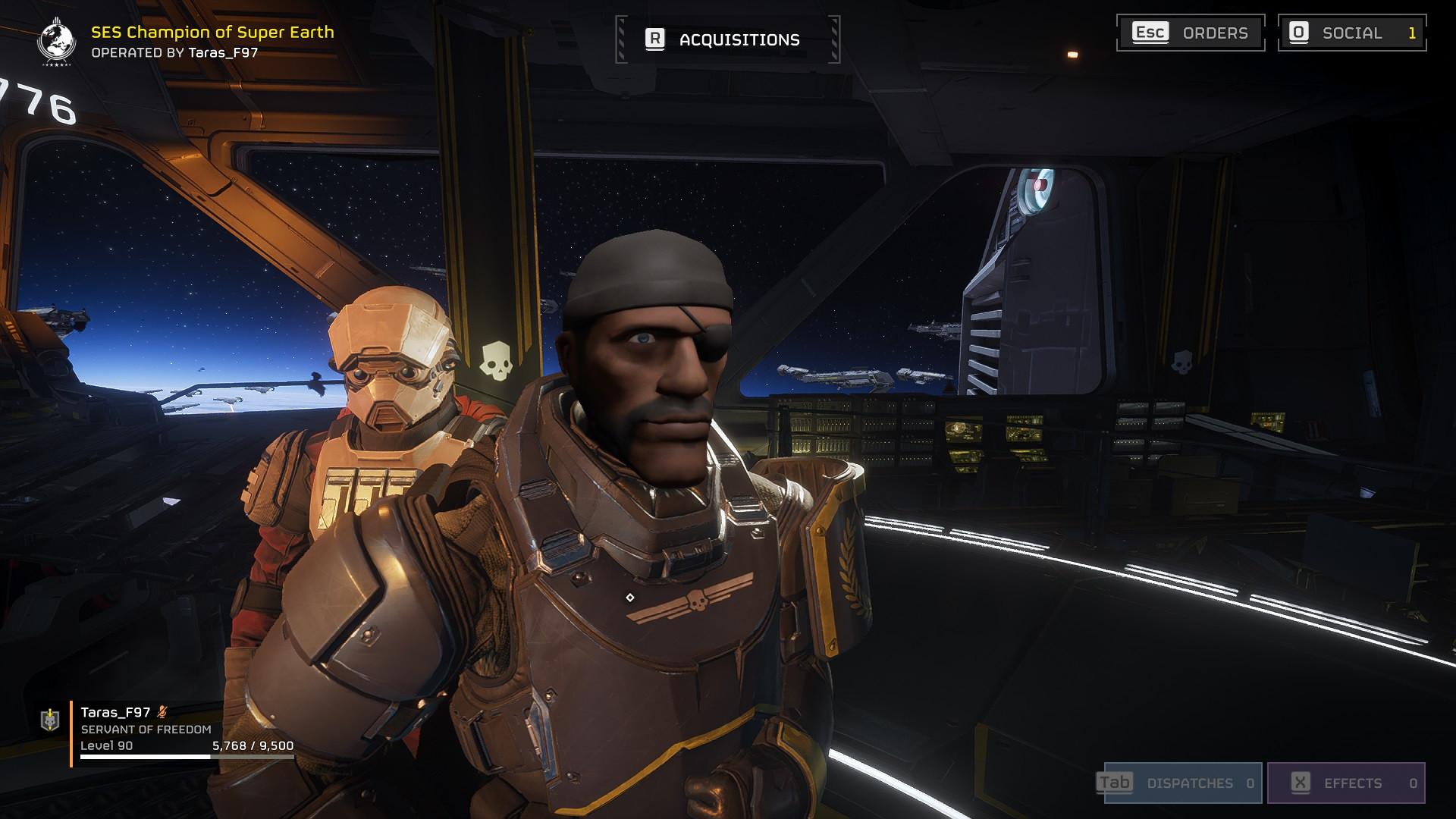
Task: Click the flame status icon beside Taras_F97
Action: coord(162,714)
